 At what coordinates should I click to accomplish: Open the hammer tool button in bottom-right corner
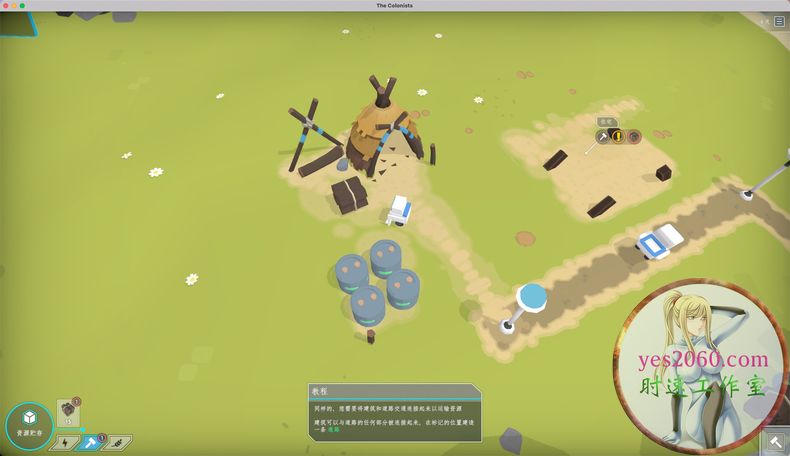(776, 442)
